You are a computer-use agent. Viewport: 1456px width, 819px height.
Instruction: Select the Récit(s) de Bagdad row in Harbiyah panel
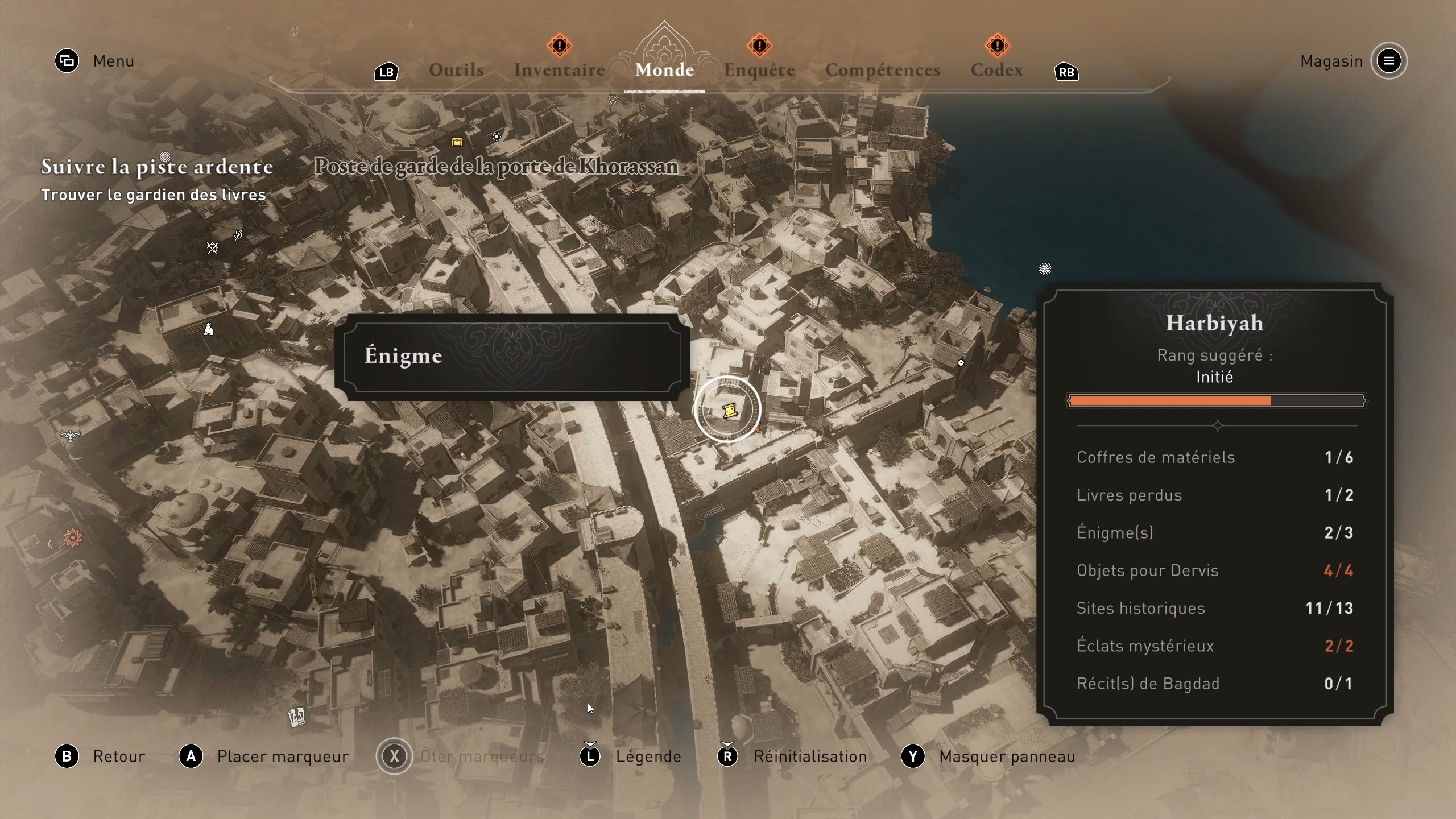1216,684
